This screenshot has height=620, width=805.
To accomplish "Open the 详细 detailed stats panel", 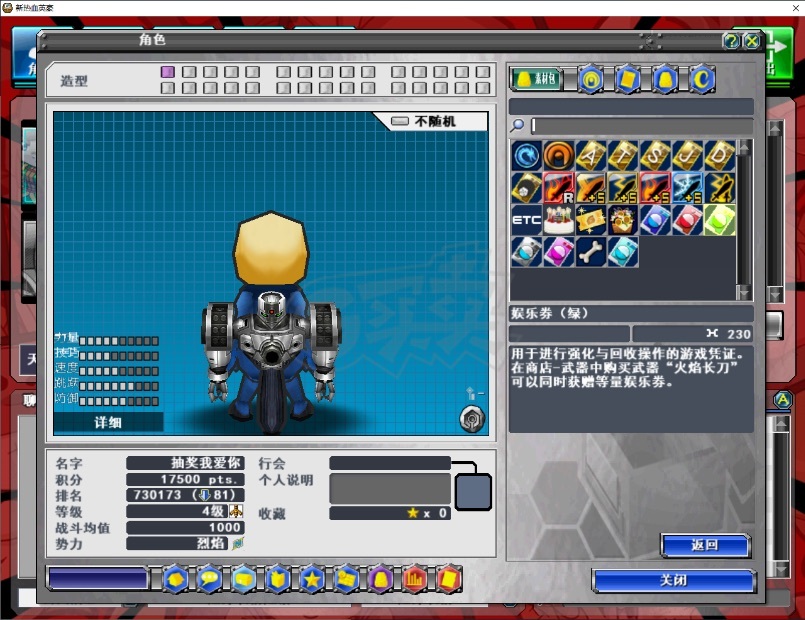I will [x=108, y=422].
